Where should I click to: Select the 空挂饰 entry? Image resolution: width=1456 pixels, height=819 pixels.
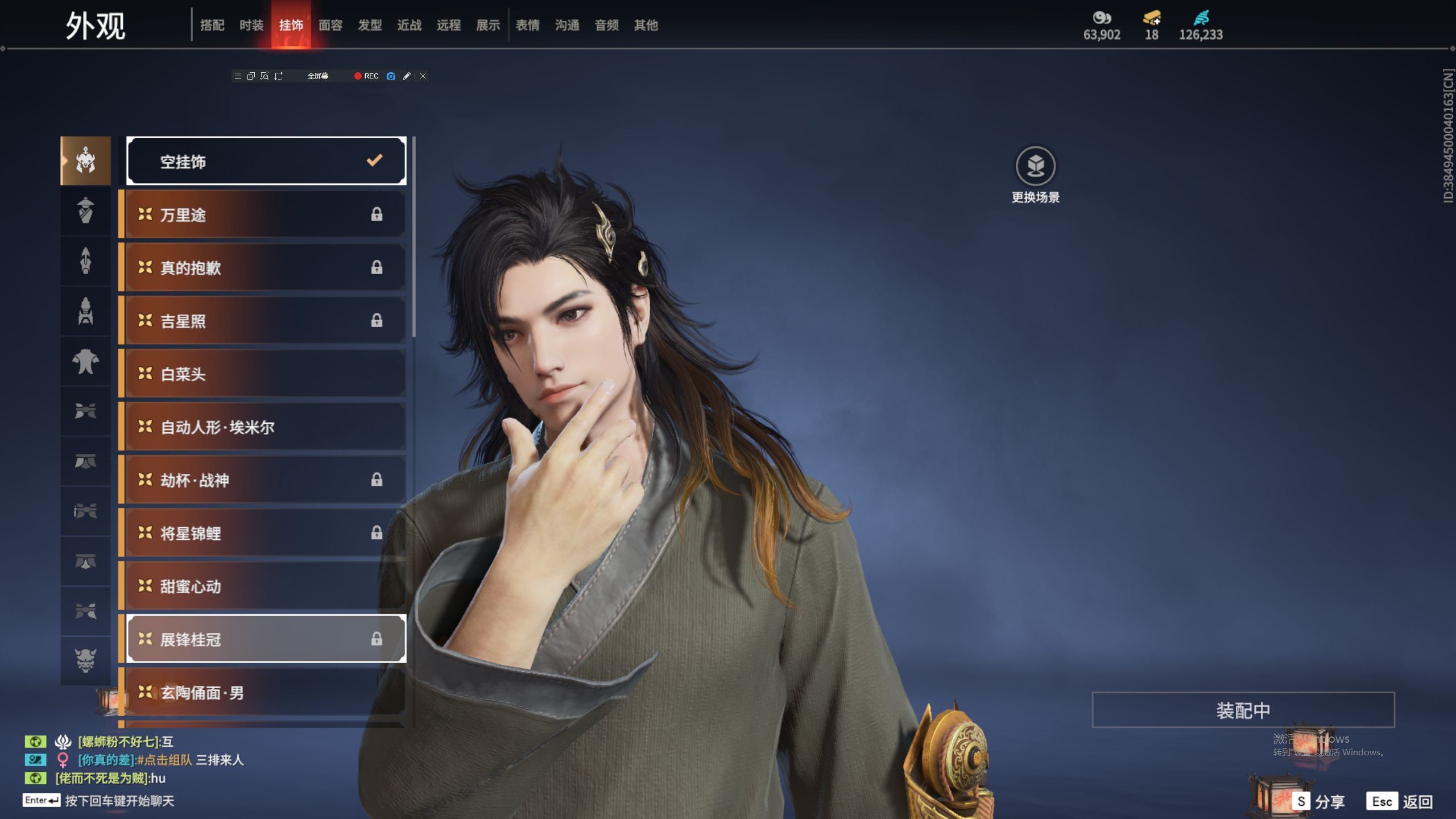point(266,162)
